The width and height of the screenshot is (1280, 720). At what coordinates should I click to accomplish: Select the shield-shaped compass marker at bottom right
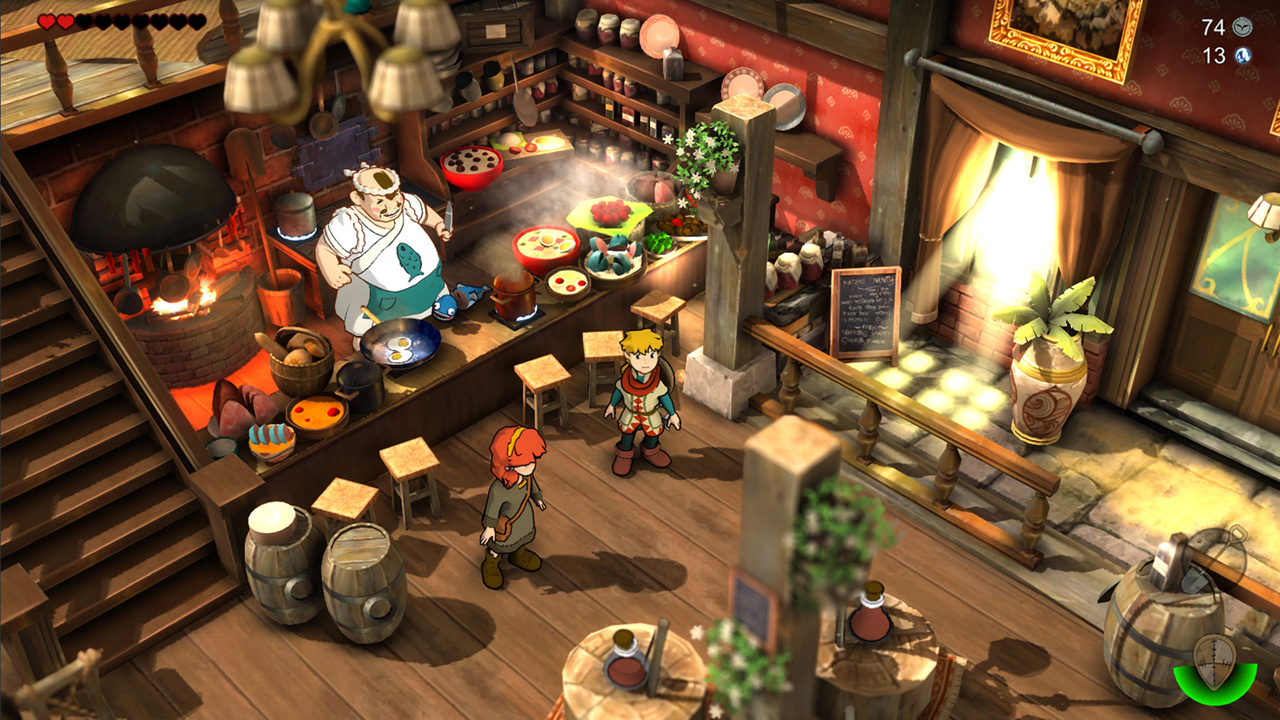(x=1213, y=660)
